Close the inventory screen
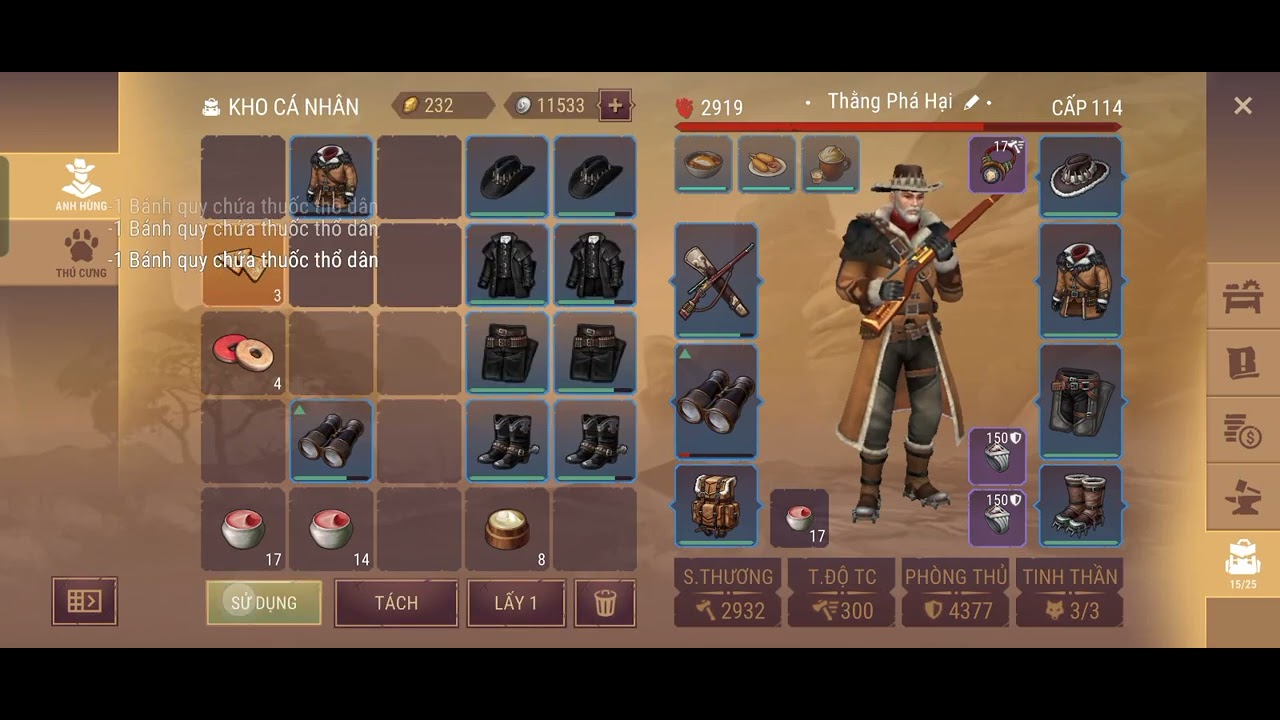 [x=1242, y=106]
